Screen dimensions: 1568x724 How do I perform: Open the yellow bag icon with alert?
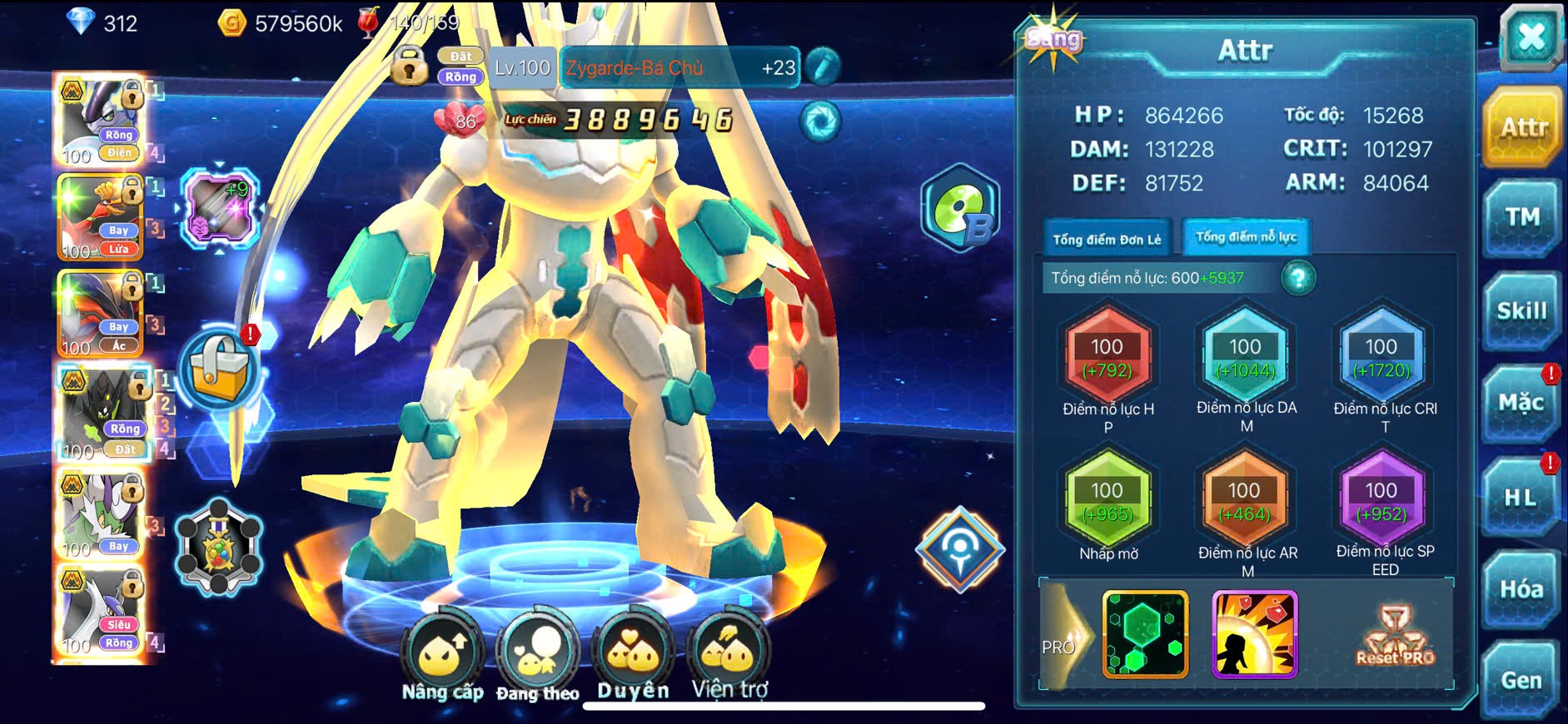coord(220,371)
